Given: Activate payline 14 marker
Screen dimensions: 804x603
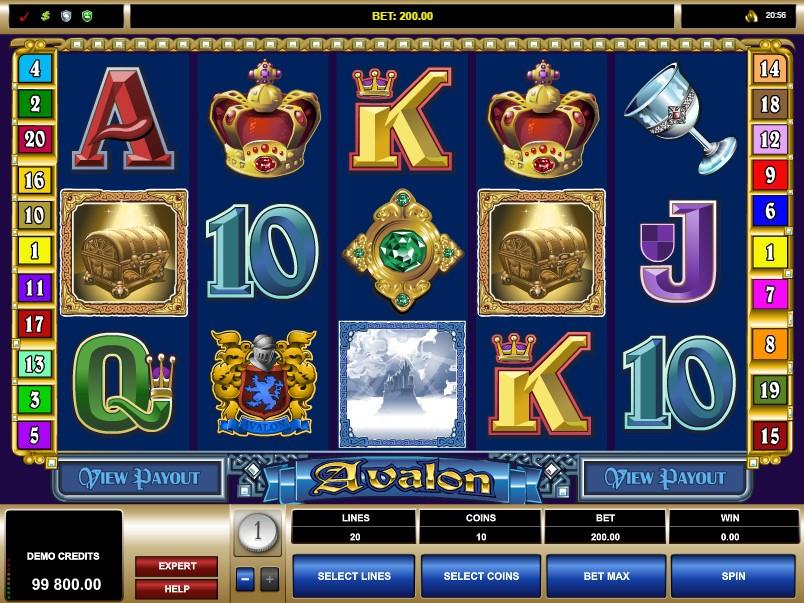Looking at the screenshot, I should [x=769, y=69].
